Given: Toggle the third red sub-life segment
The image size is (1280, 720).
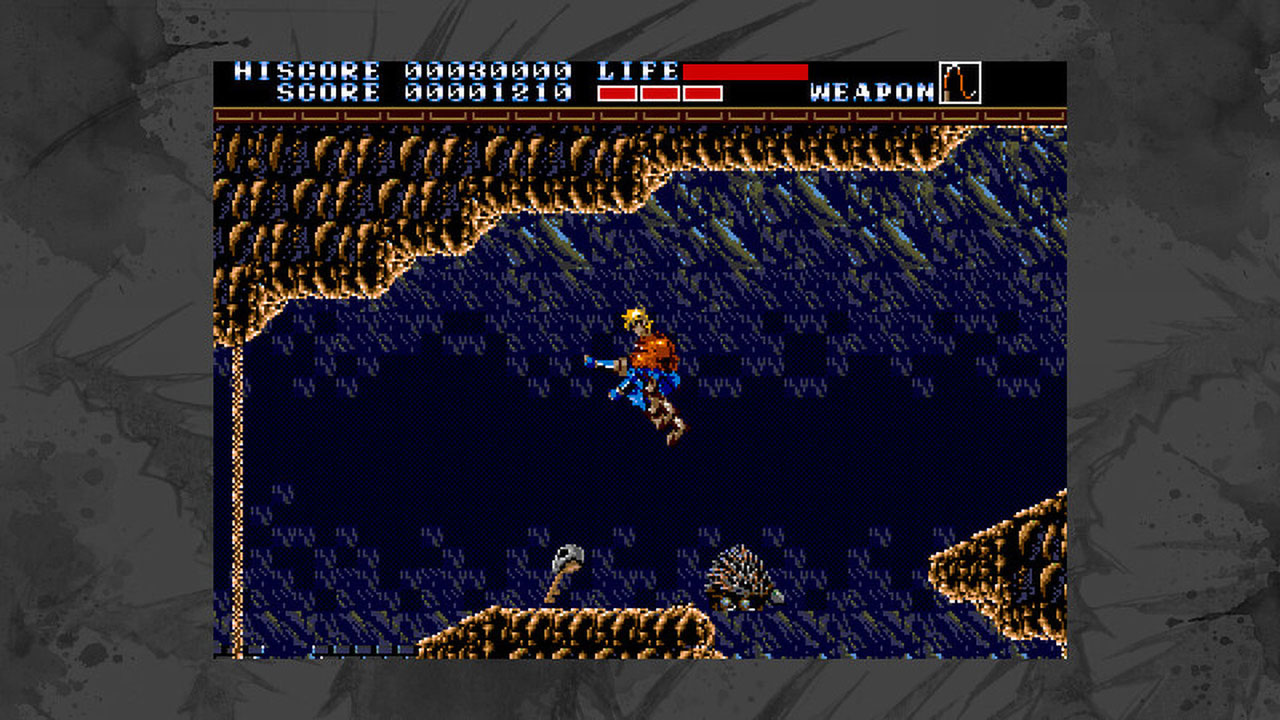Looking at the screenshot, I should [700, 94].
